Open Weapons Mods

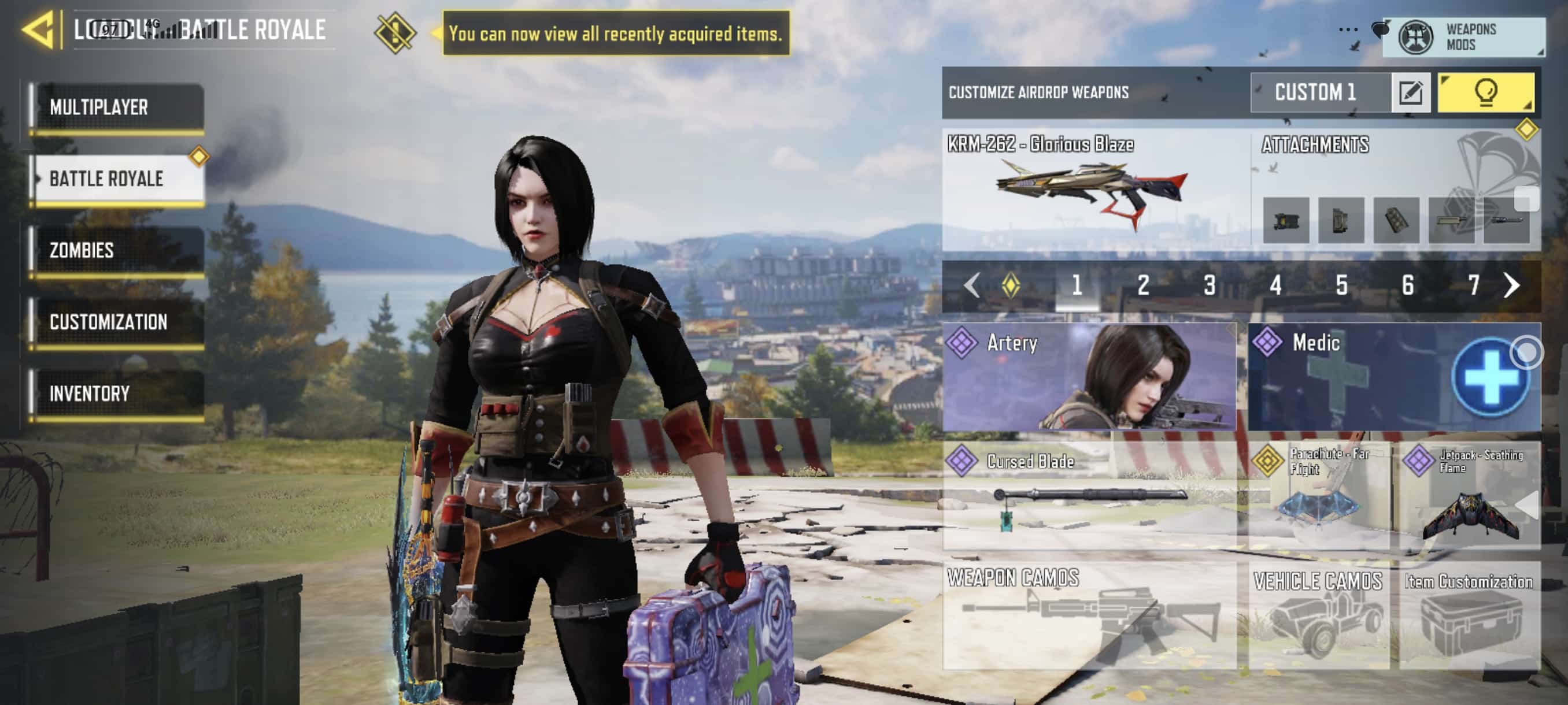click(1462, 37)
